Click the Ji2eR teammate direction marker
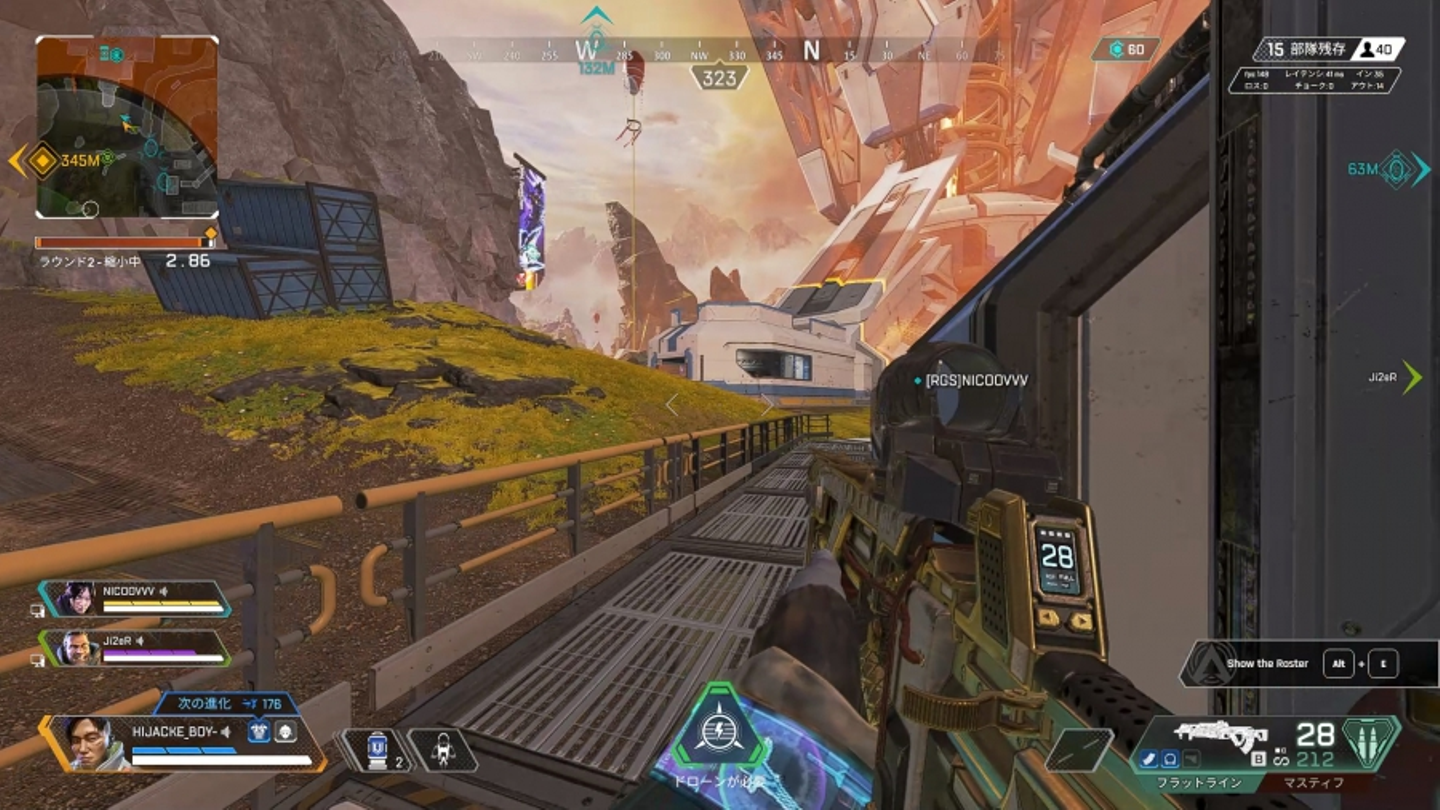The height and width of the screenshot is (810, 1440). click(x=1411, y=377)
